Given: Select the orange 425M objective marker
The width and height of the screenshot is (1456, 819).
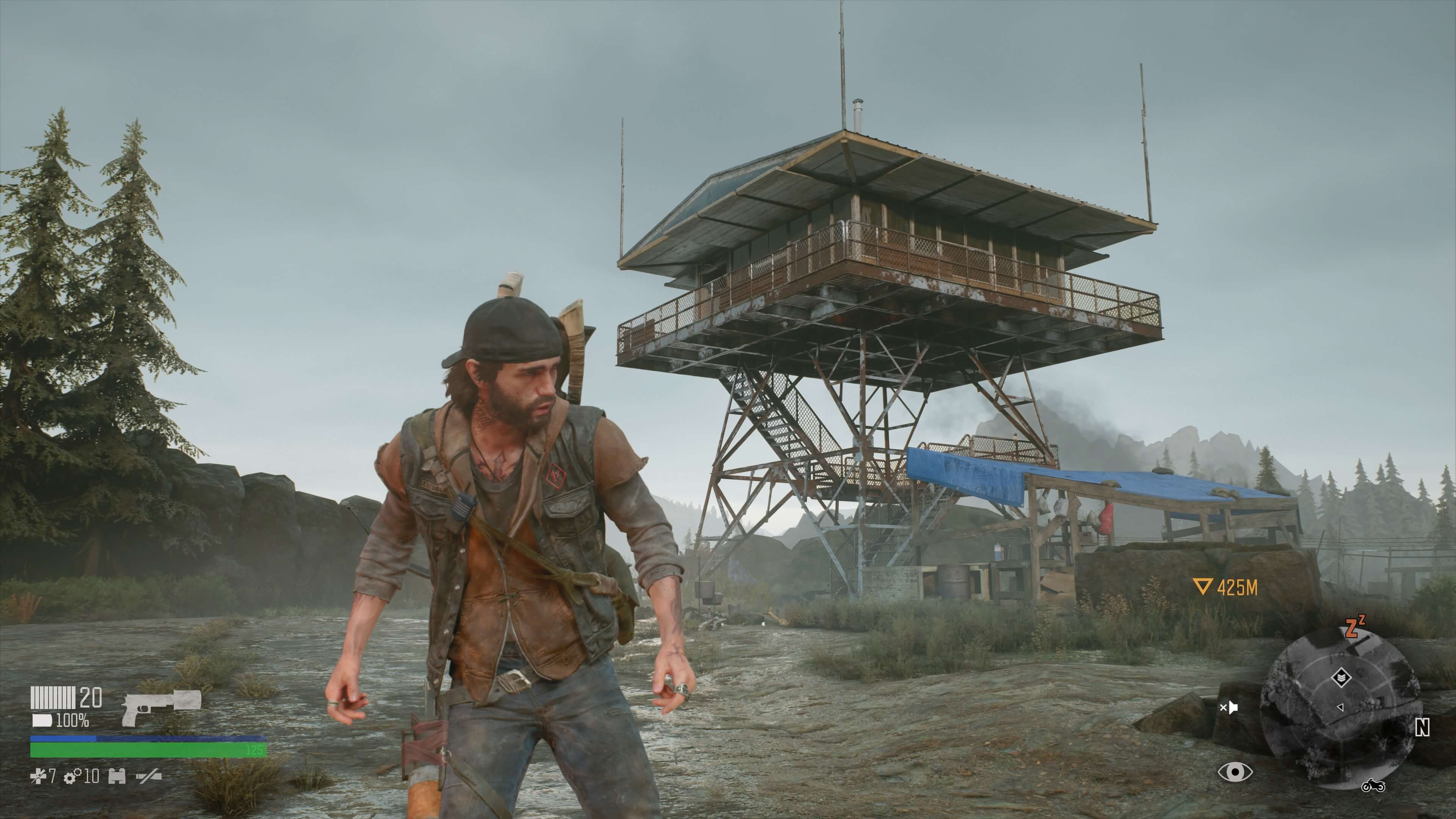Looking at the screenshot, I should coord(1225,588).
